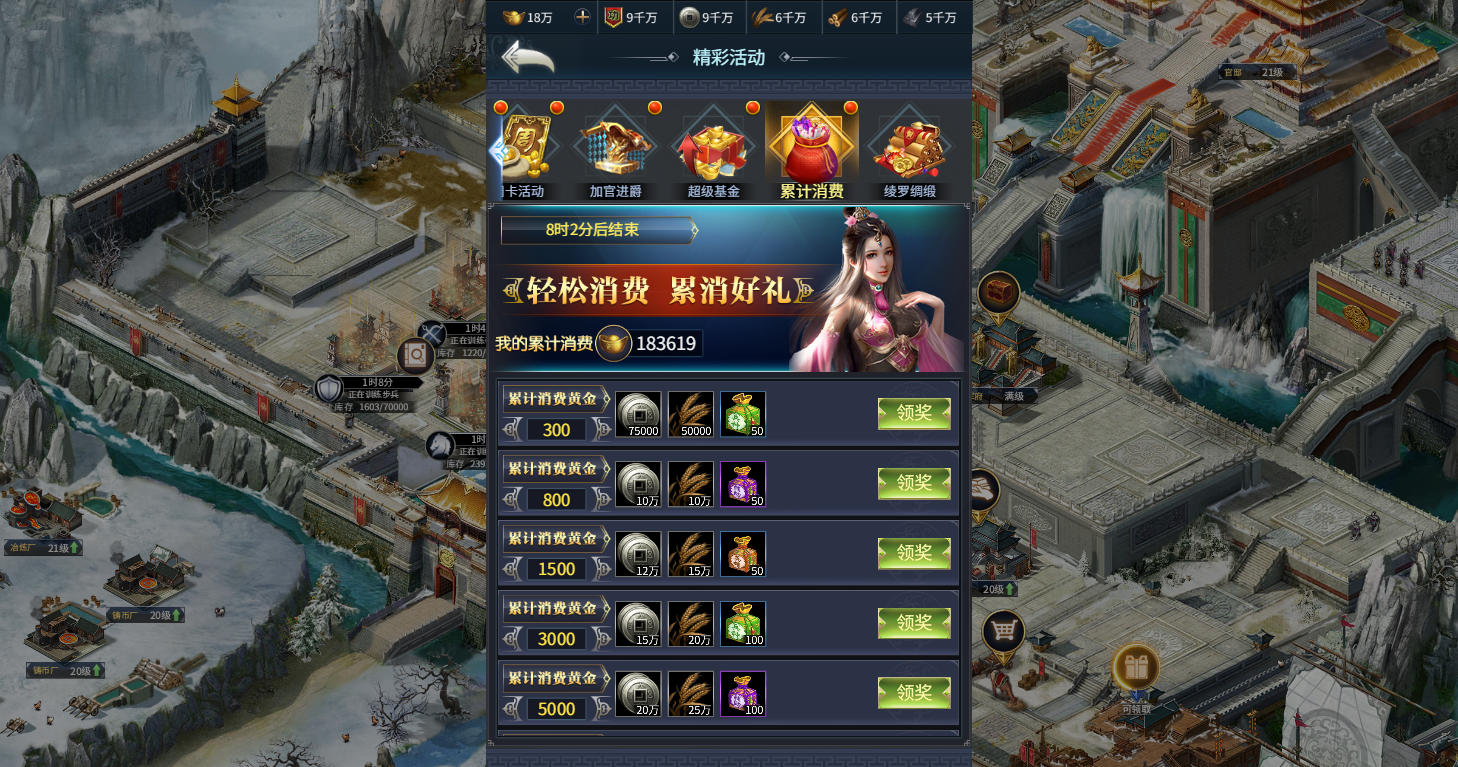
Task: Collect the 1500 gold spending reward
Action: coord(914,554)
